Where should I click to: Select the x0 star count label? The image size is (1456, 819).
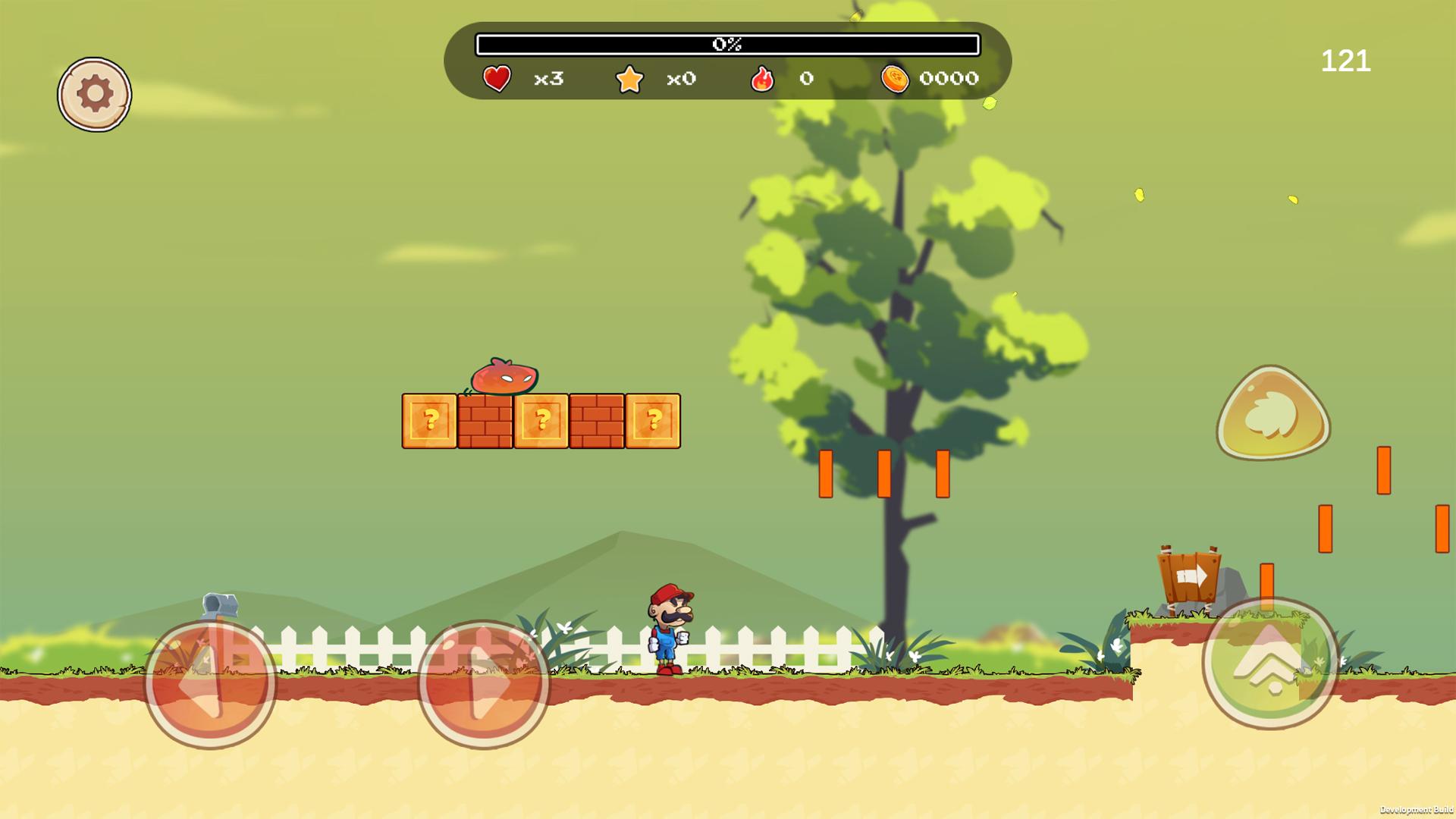pos(679,79)
